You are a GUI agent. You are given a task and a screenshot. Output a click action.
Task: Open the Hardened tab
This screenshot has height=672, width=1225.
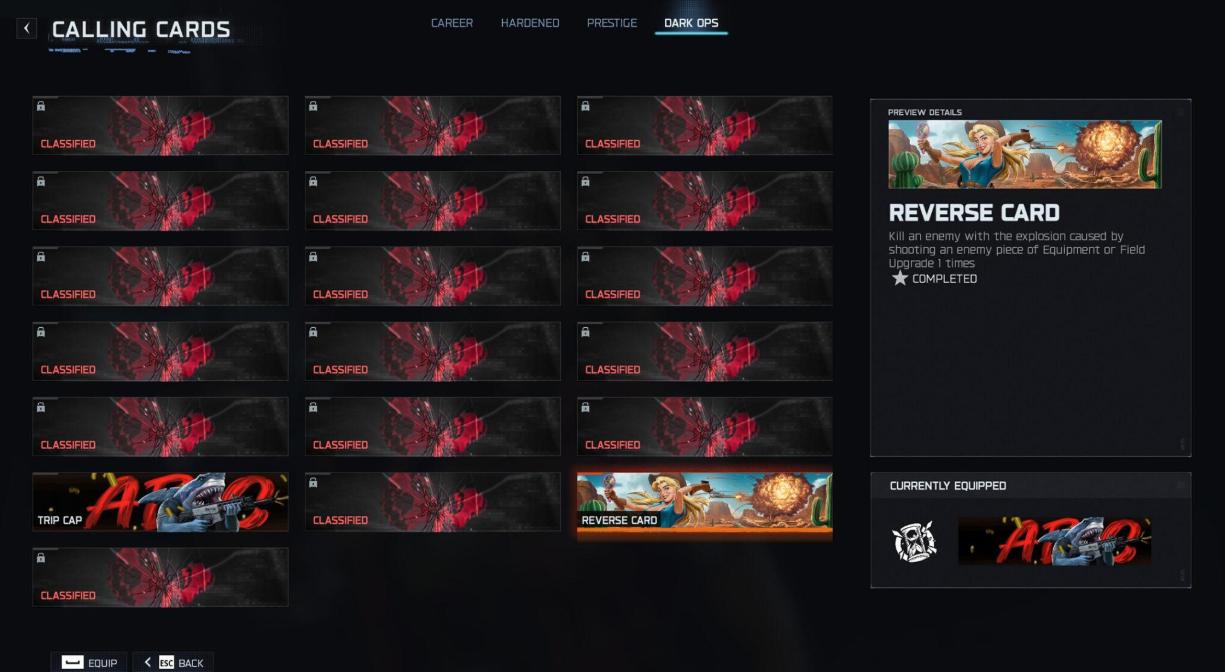530,23
